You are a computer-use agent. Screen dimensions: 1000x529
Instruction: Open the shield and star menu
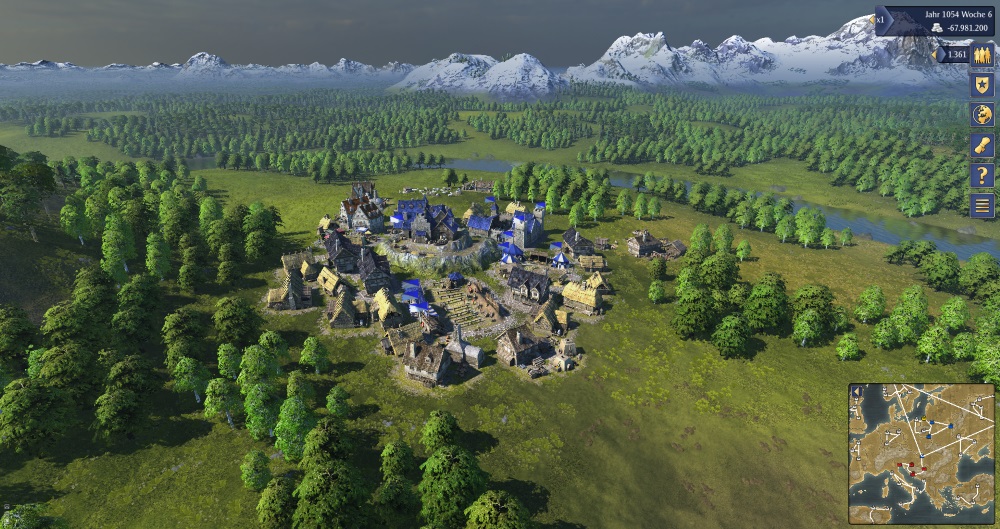(983, 85)
